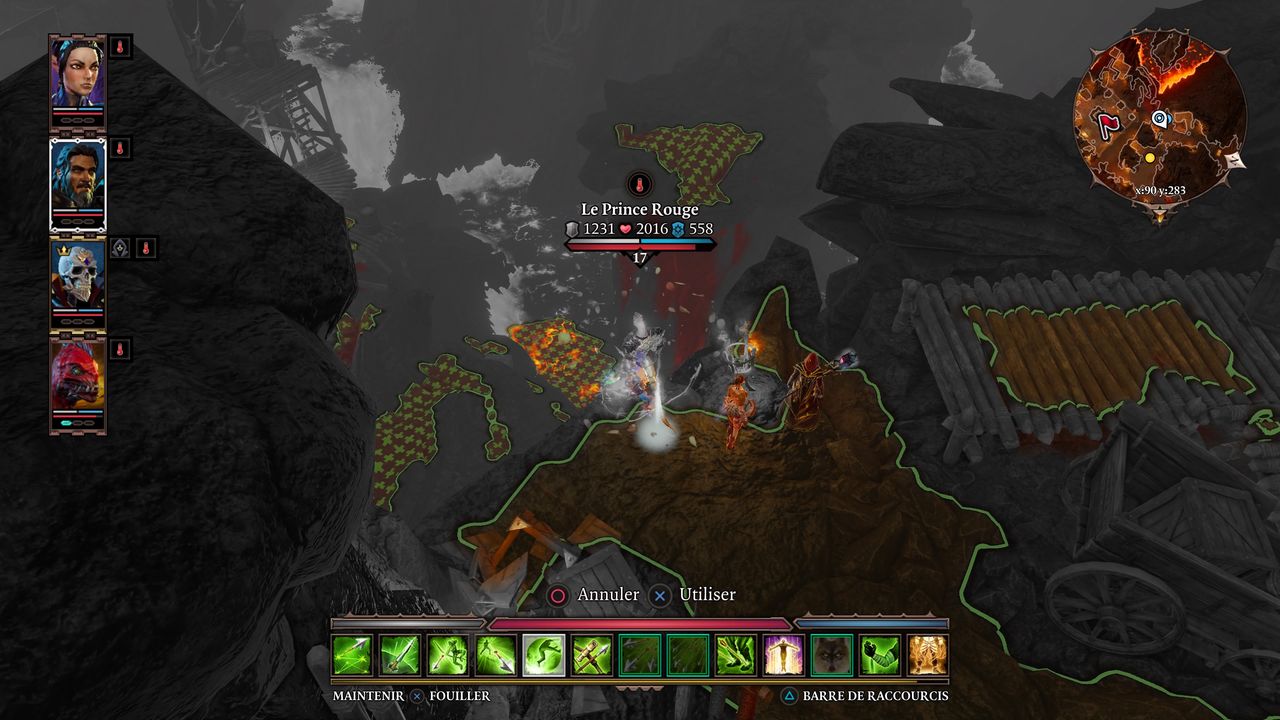The width and height of the screenshot is (1280, 720).
Task: Select the dark-haired woman party portrait
Action: pyautogui.click(x=78, y=77)
